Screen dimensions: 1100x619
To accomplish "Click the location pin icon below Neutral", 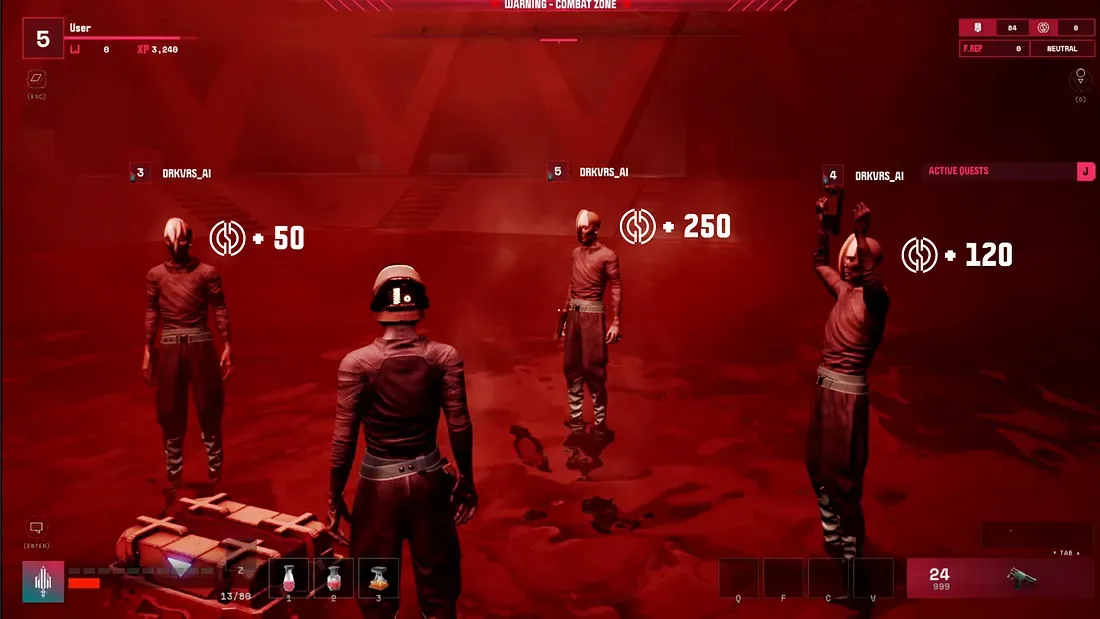I will tap(1080, 77).
